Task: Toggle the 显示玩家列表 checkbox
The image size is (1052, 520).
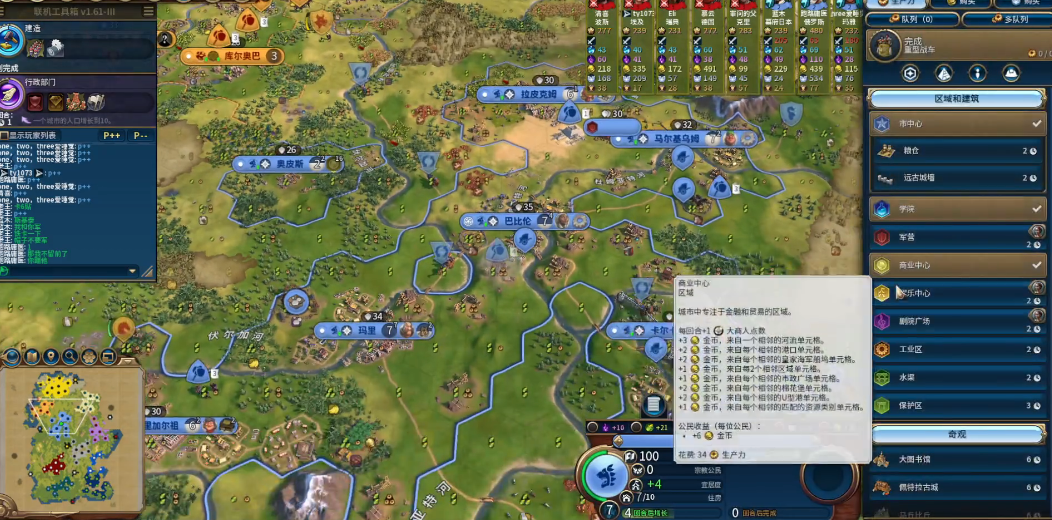Action: 5,135
